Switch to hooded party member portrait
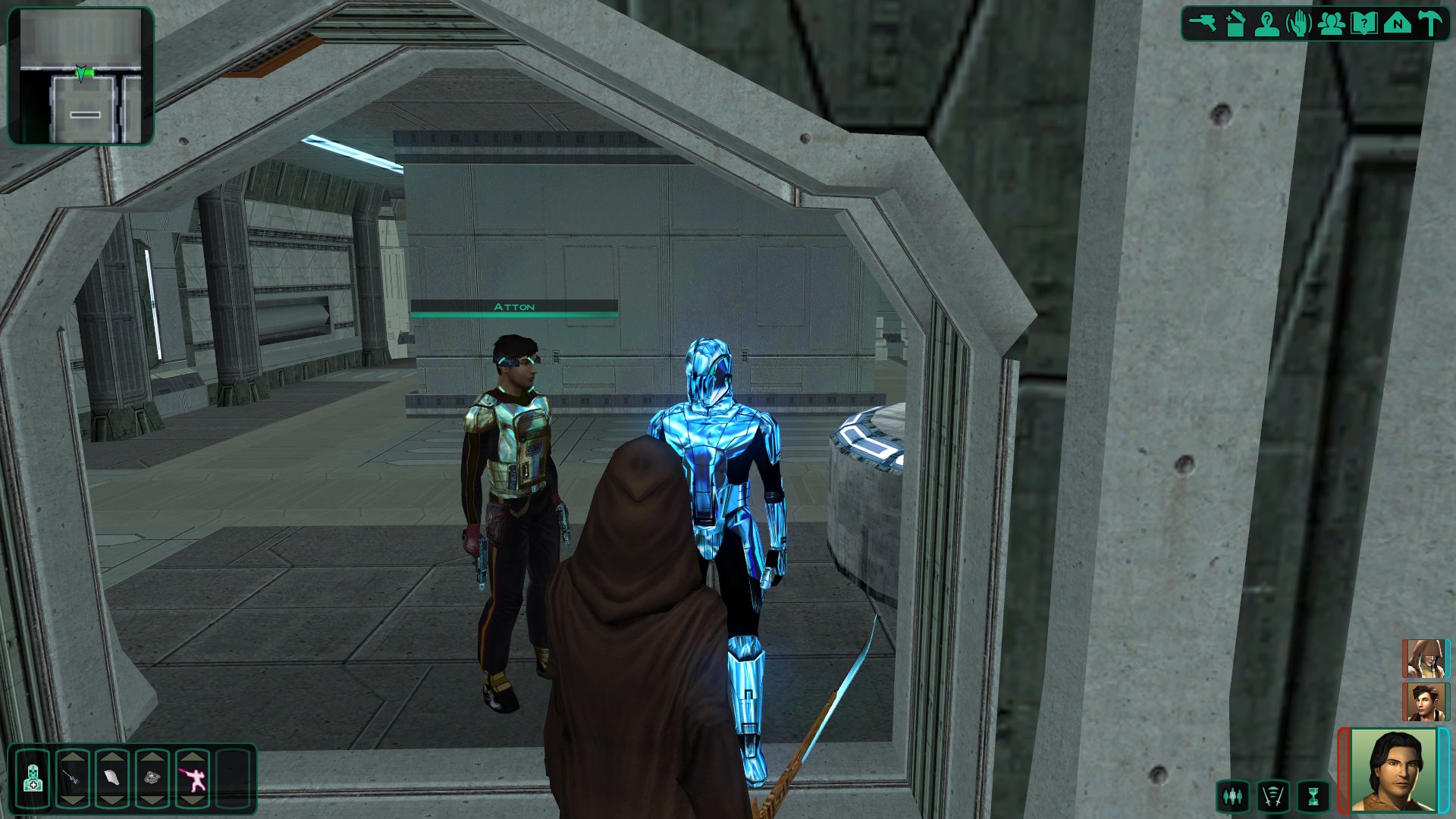1456x819 pixels. pyautogui.click(x=1424, y=658)
